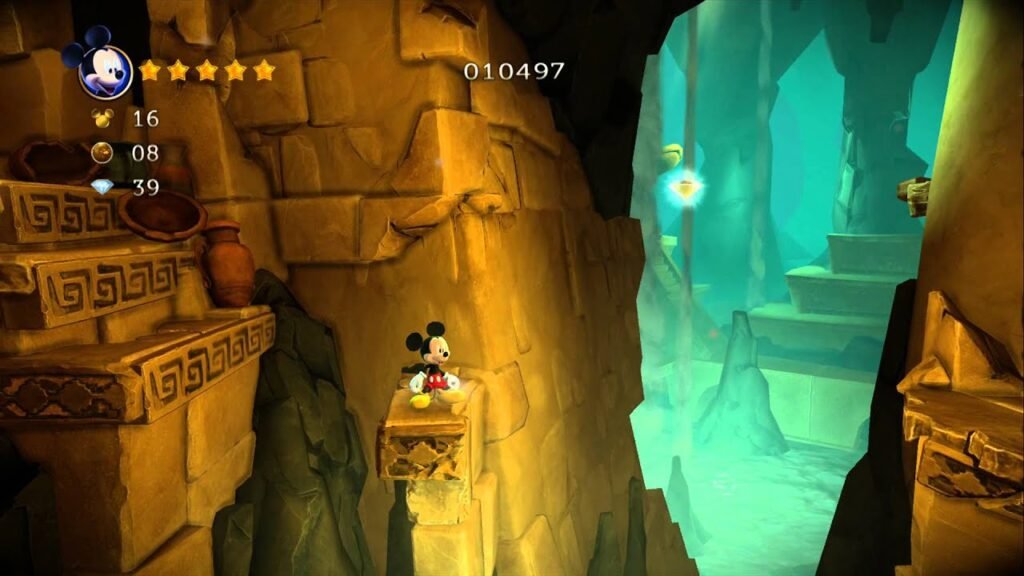Select the blue diamond gem counter icon
The height and width of the screenshot is (576, 1024).
pyautogui.click(x=103, y=187)
